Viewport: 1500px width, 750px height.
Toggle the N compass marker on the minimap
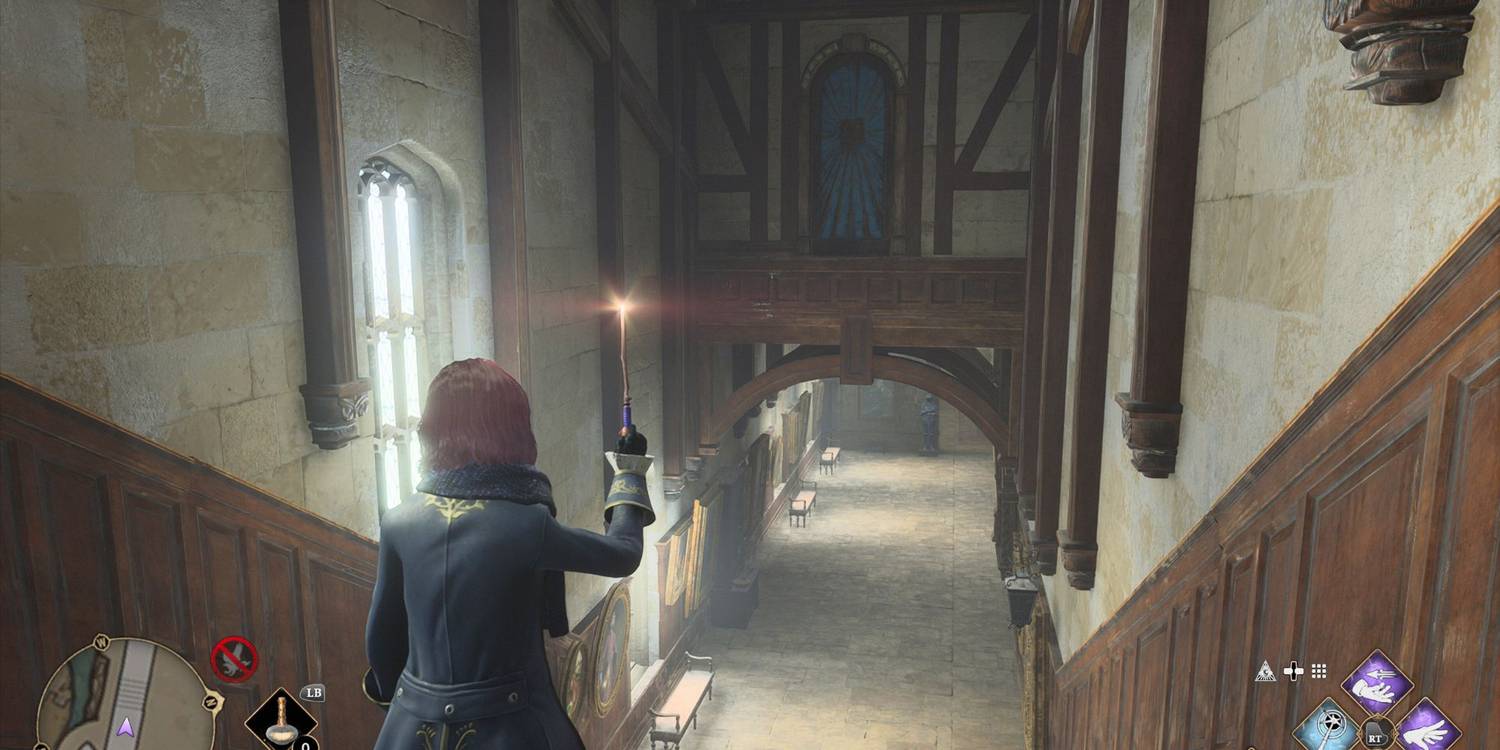(x=210, y=700)
